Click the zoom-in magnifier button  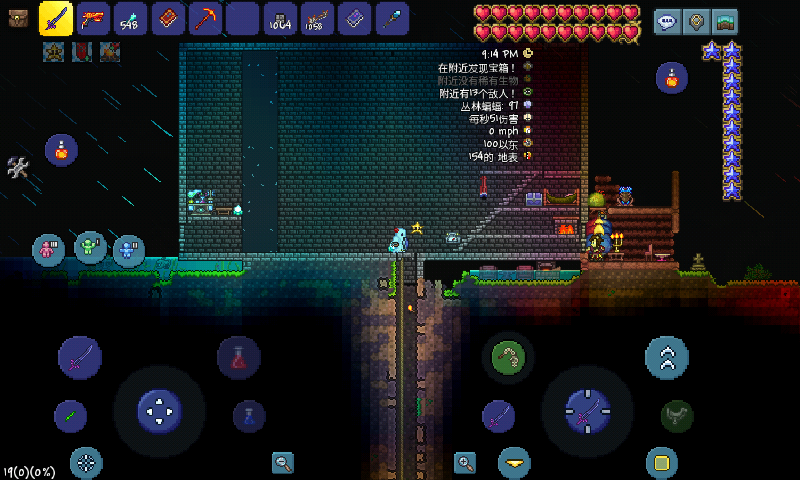point(465,462)
